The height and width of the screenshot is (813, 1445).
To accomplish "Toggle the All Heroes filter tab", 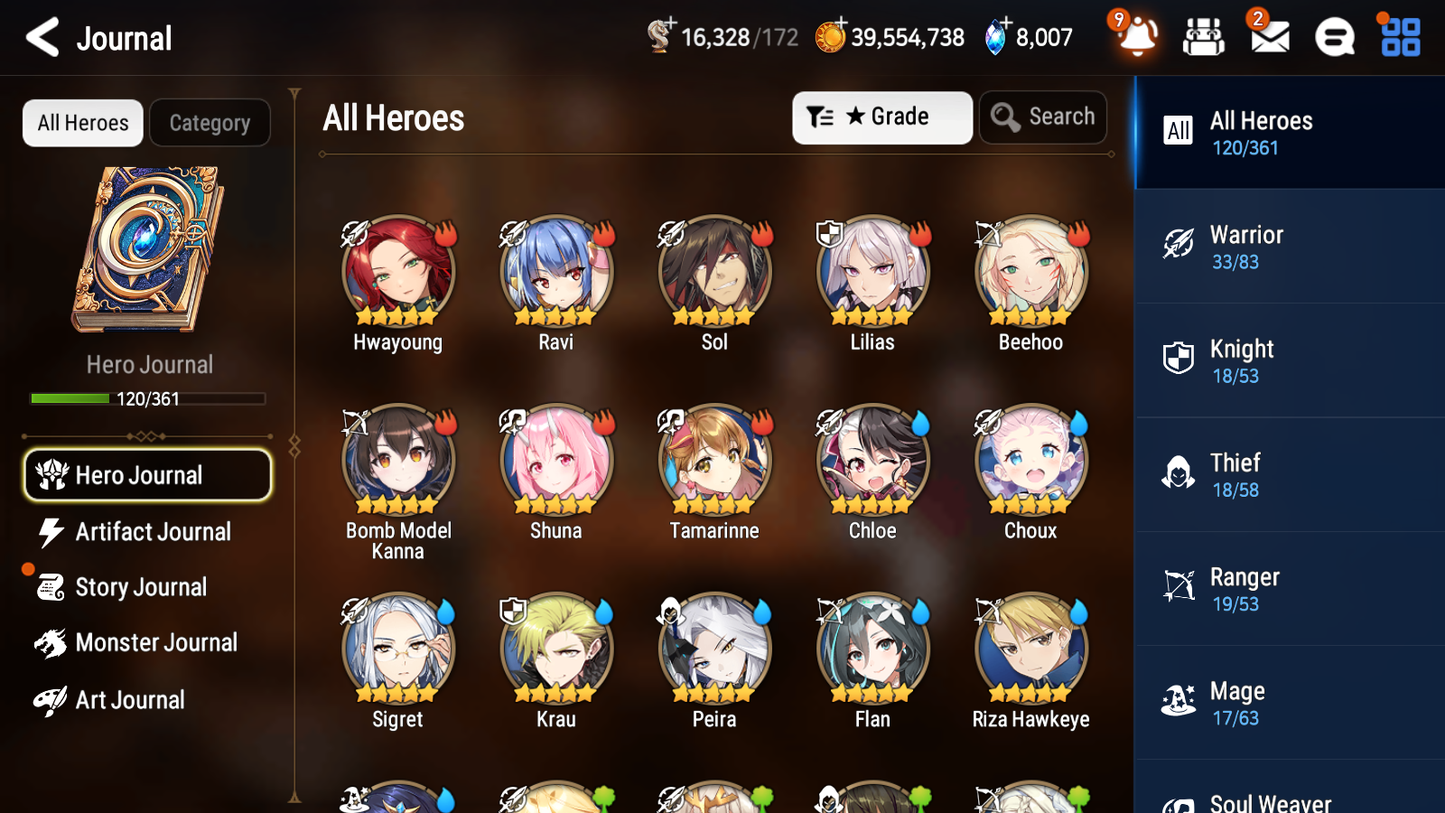I will [82, 122].
